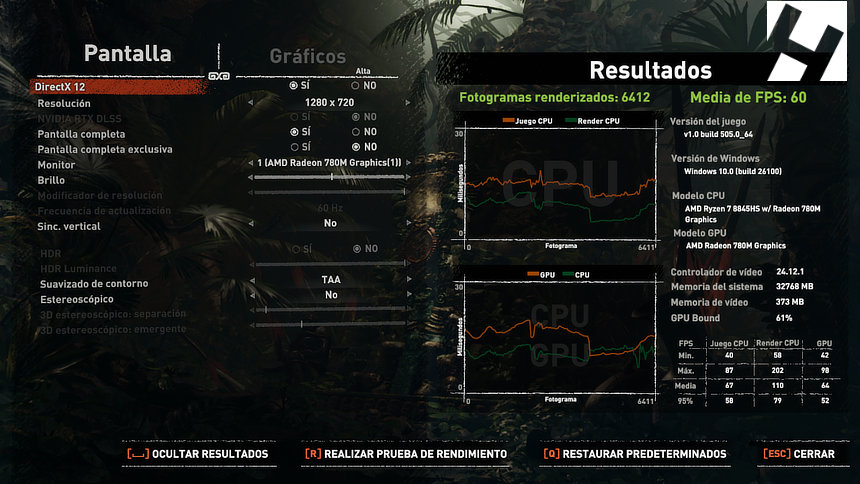Hide results via Ocultar Resultados
This screenshot has width=860, height=484.
(x=197, y=454)
